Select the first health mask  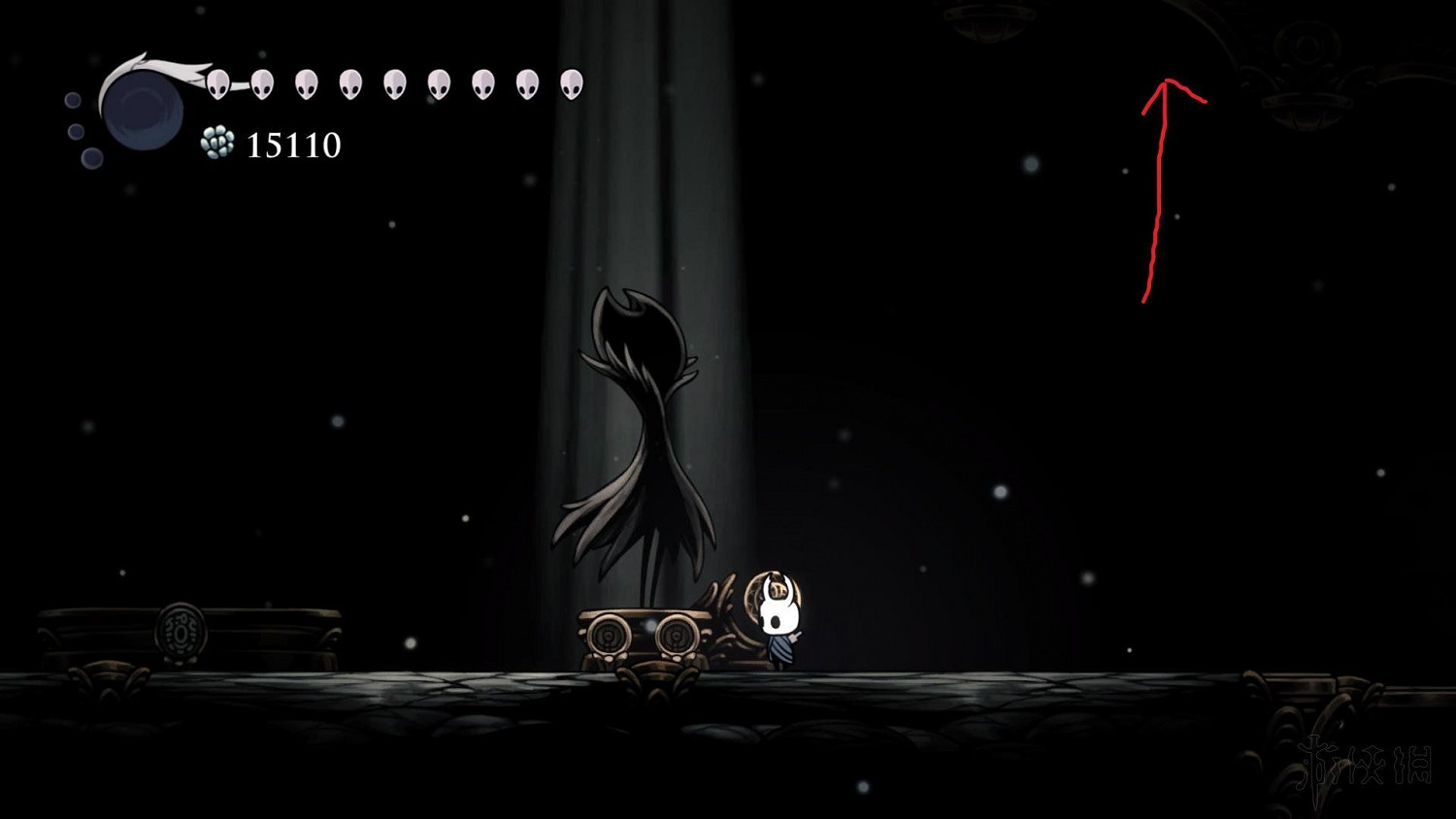coord(216,83)
